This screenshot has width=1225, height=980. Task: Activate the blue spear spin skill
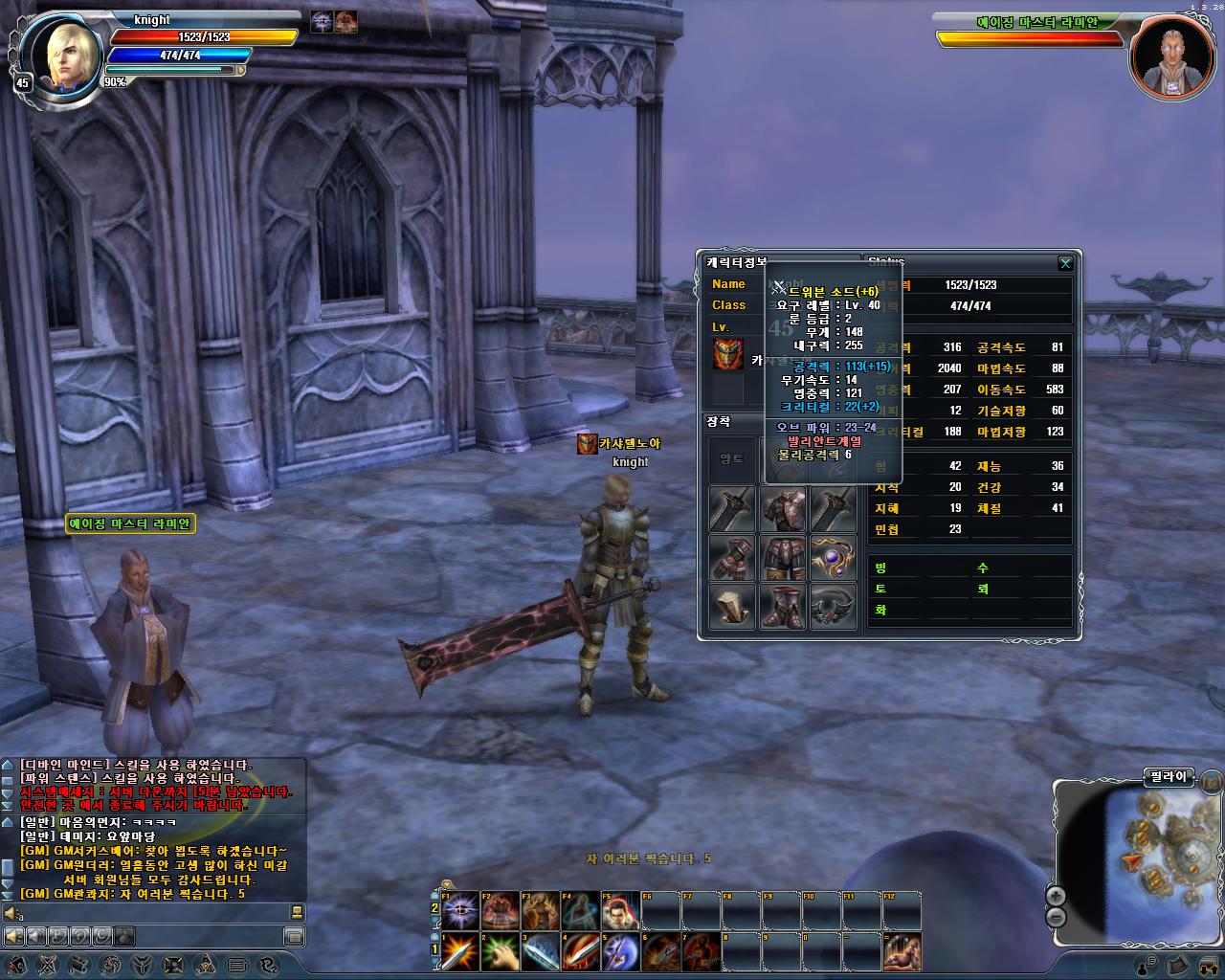(620, 951)
